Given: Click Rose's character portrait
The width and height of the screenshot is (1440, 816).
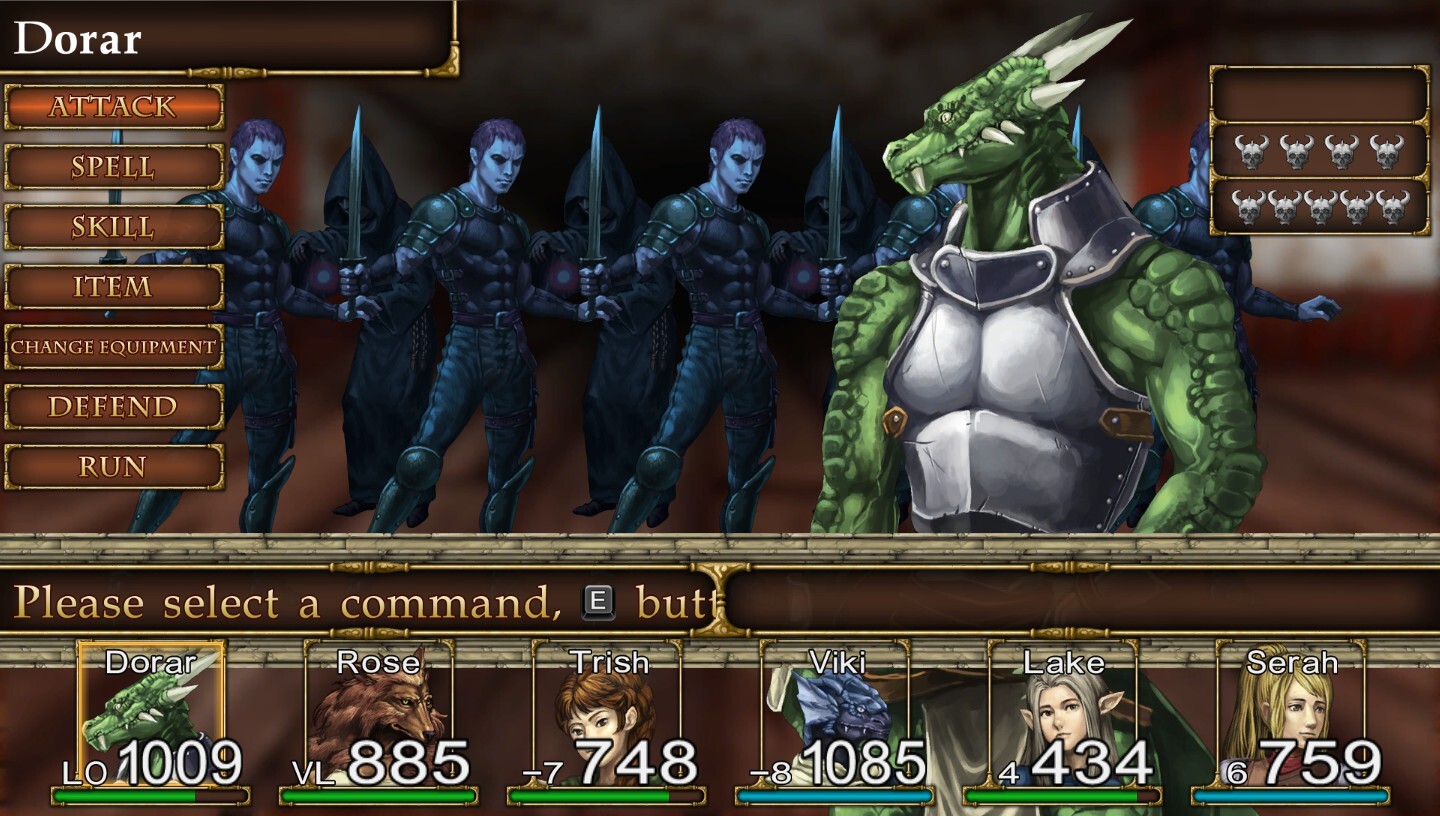Looking at the screenshot, I should pyautogui.click(x=380, y=710).
